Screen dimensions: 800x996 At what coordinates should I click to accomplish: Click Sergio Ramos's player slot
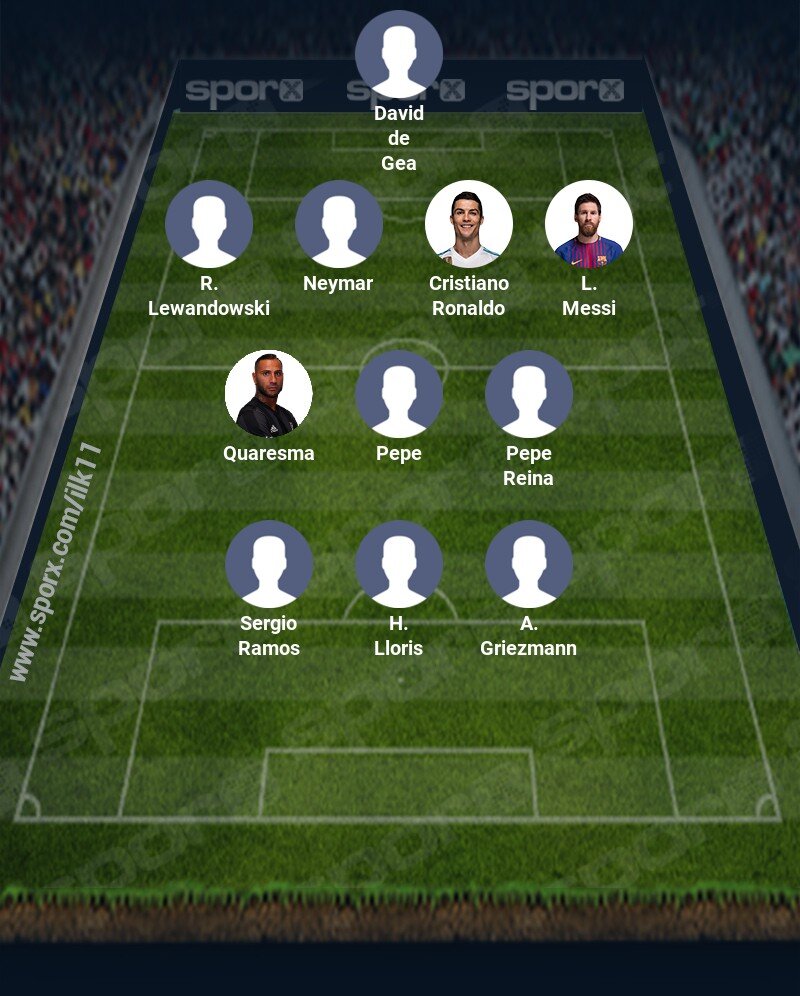(x=269, y=564)
